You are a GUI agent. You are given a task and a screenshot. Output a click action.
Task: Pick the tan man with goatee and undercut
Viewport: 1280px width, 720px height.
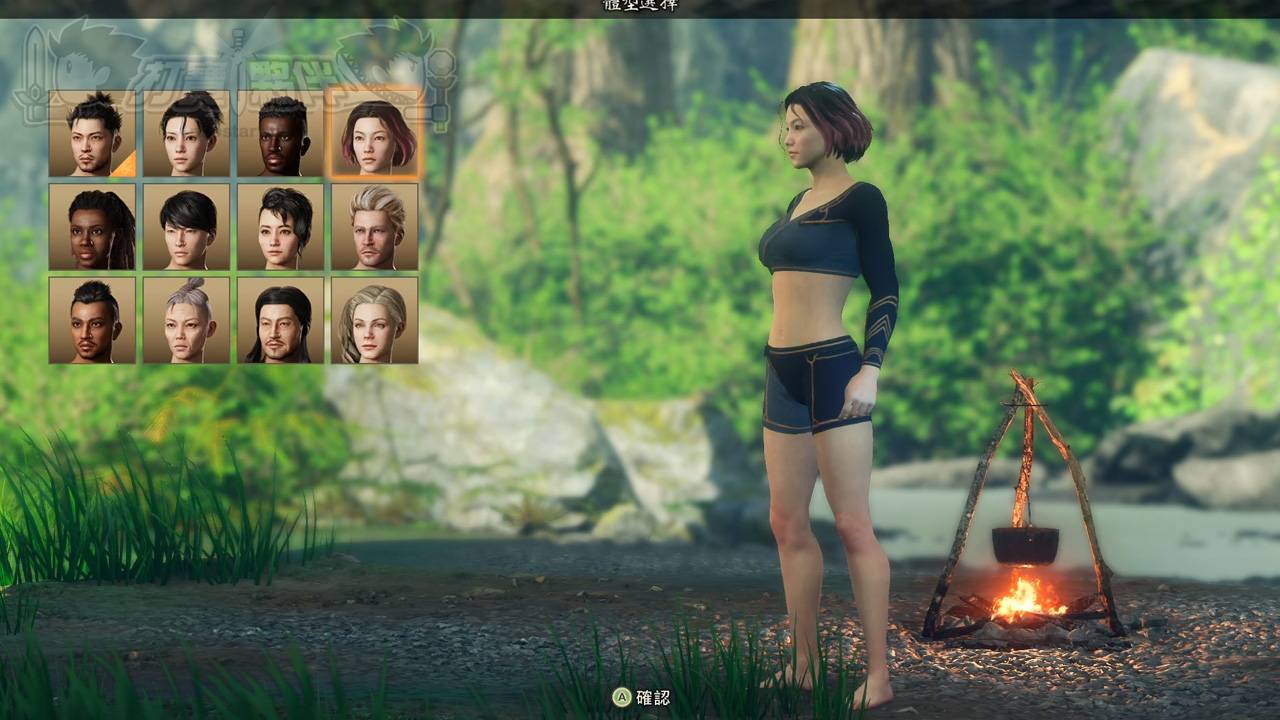click(92, 320)
